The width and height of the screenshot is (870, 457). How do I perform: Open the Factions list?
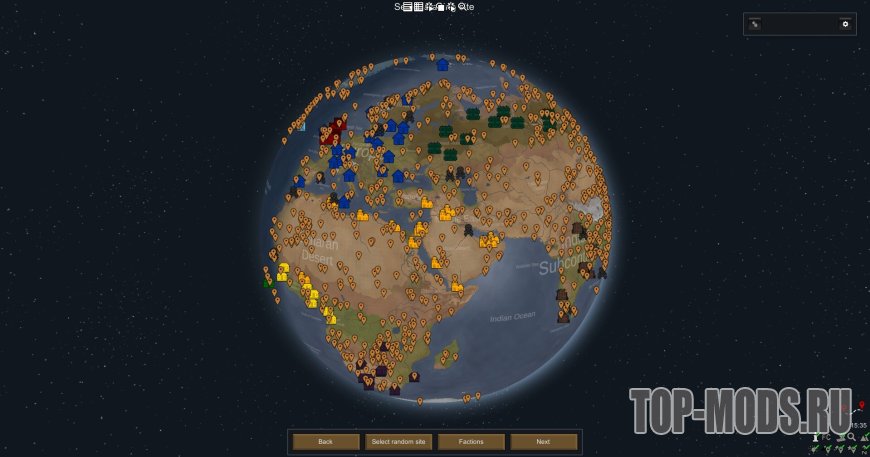click(x=471, y=441)
